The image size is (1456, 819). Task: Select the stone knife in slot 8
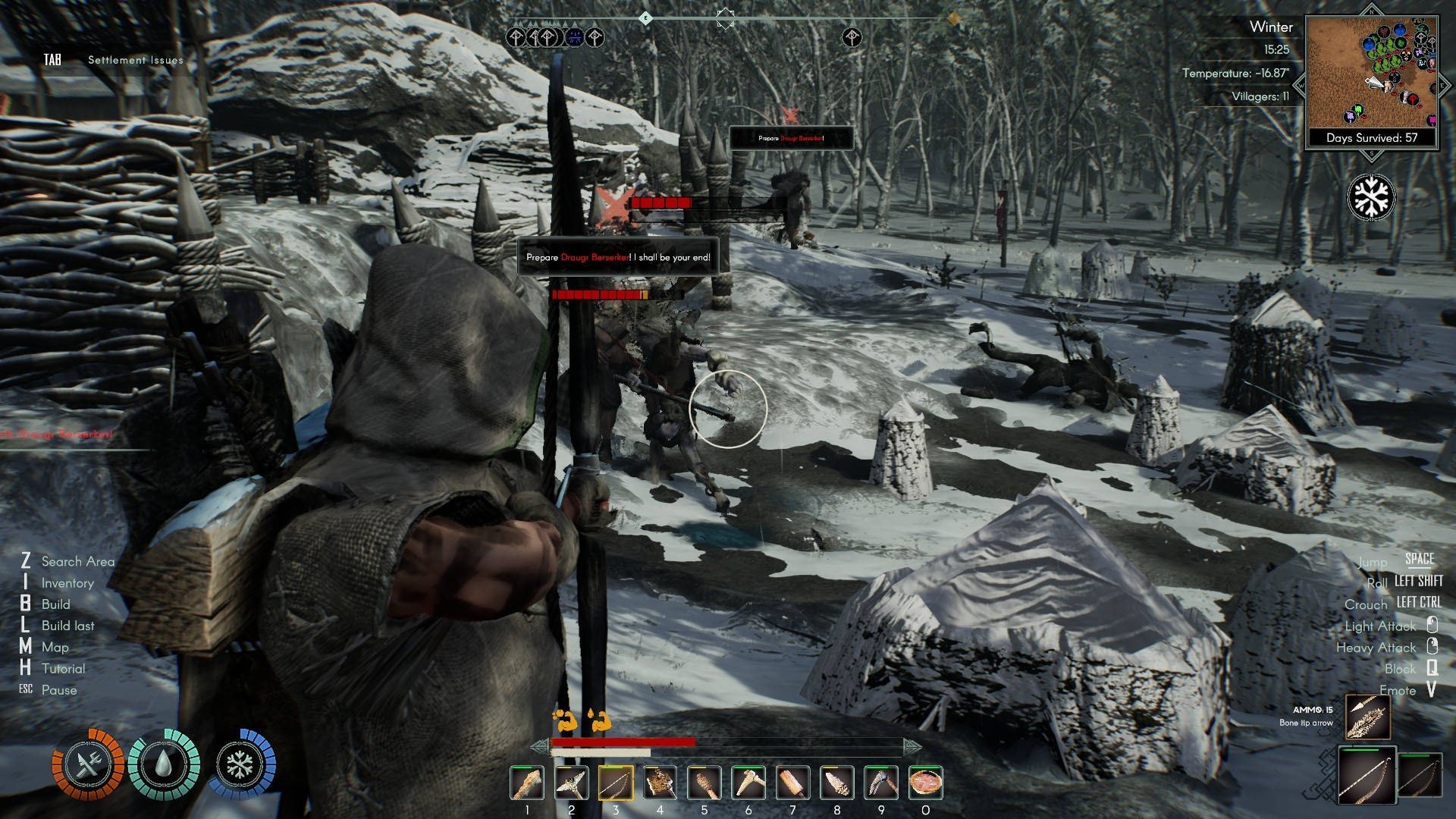click(x=836, y=783)
